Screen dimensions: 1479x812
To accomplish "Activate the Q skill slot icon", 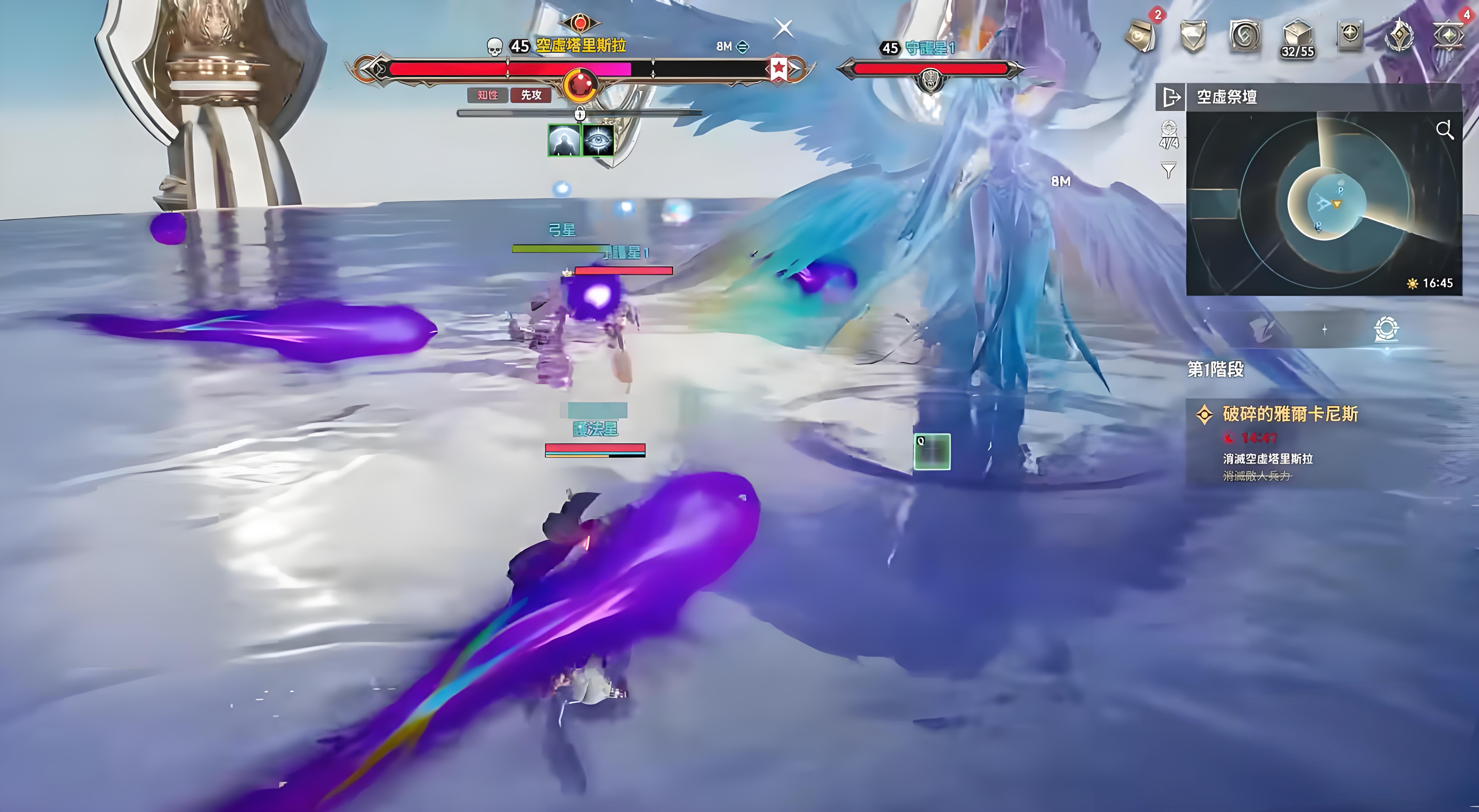I will [x=932, y=452].
